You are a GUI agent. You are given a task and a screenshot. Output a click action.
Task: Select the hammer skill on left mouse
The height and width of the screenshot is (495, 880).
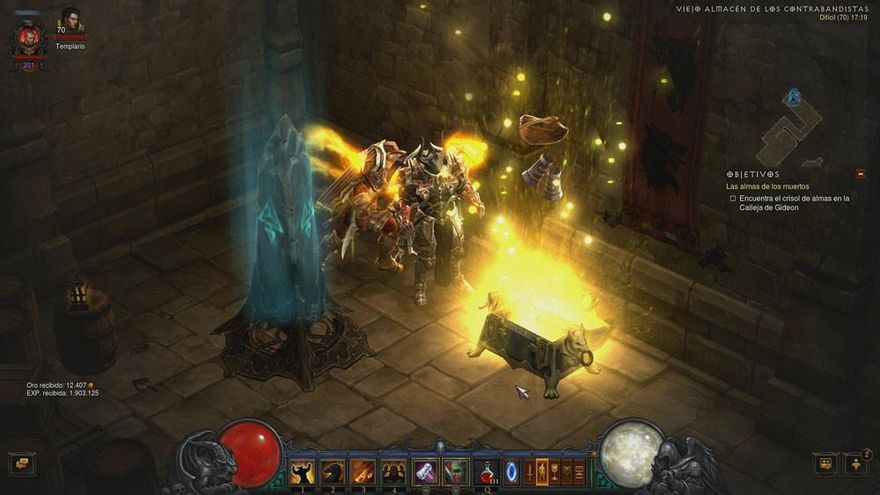426,471
